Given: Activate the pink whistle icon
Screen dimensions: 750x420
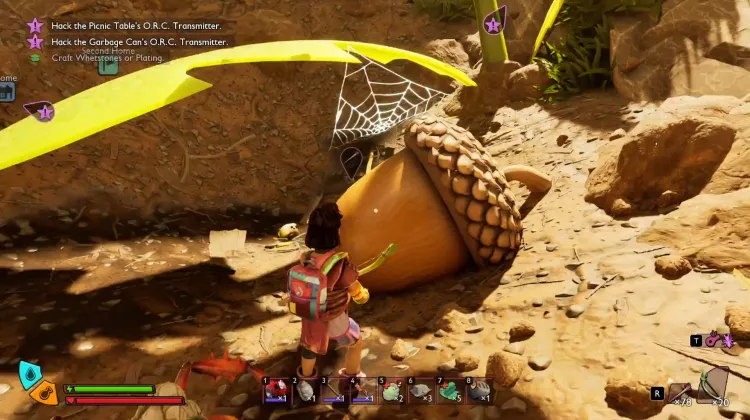Looking at the screenshot, I should pos(714,340).
